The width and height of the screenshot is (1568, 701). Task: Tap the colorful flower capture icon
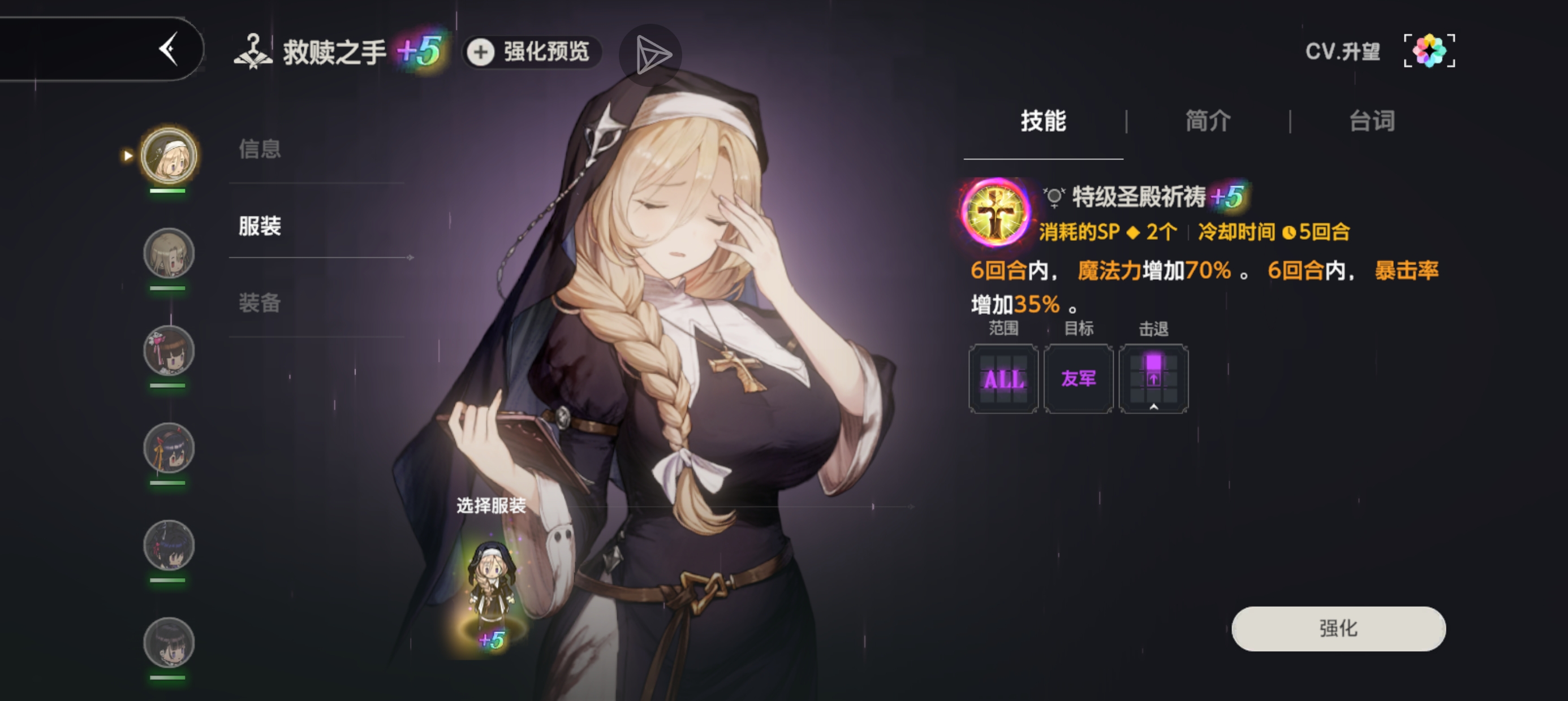tap(1429, 51)
